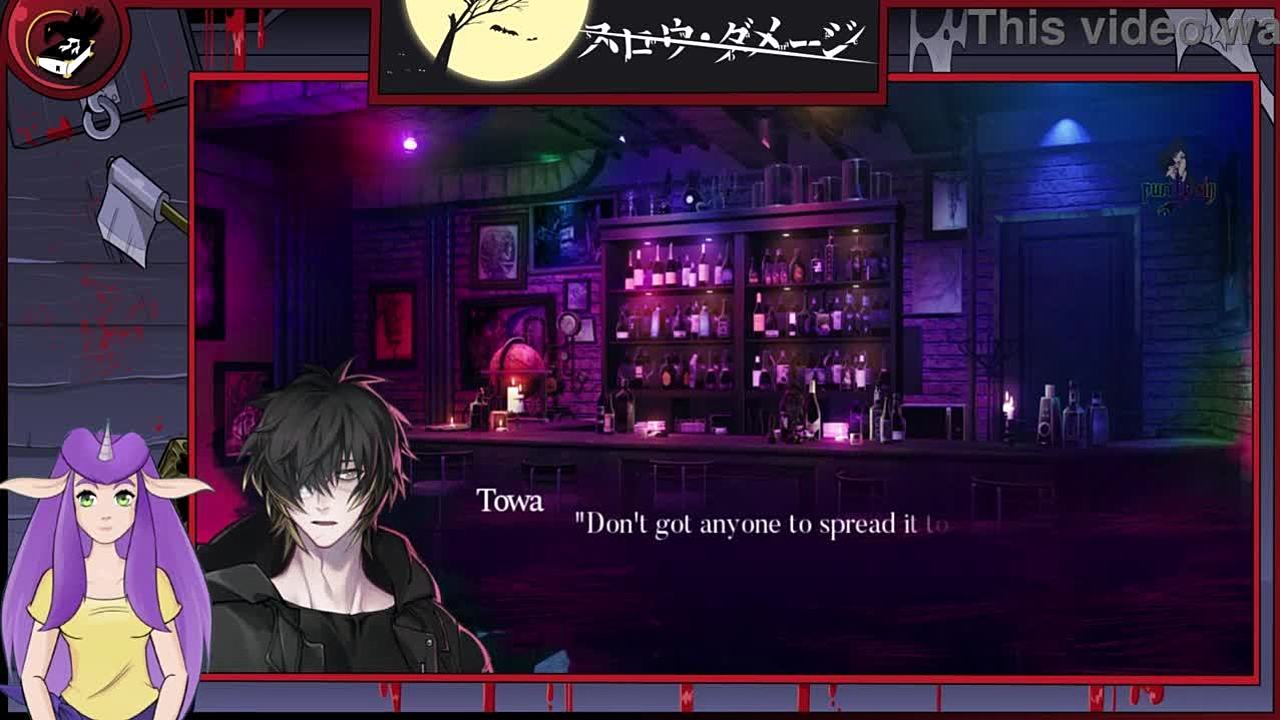The image size is (1280, 720).
Task: Advance Towa's dialogue text box
Action: (x=800, y=560)
